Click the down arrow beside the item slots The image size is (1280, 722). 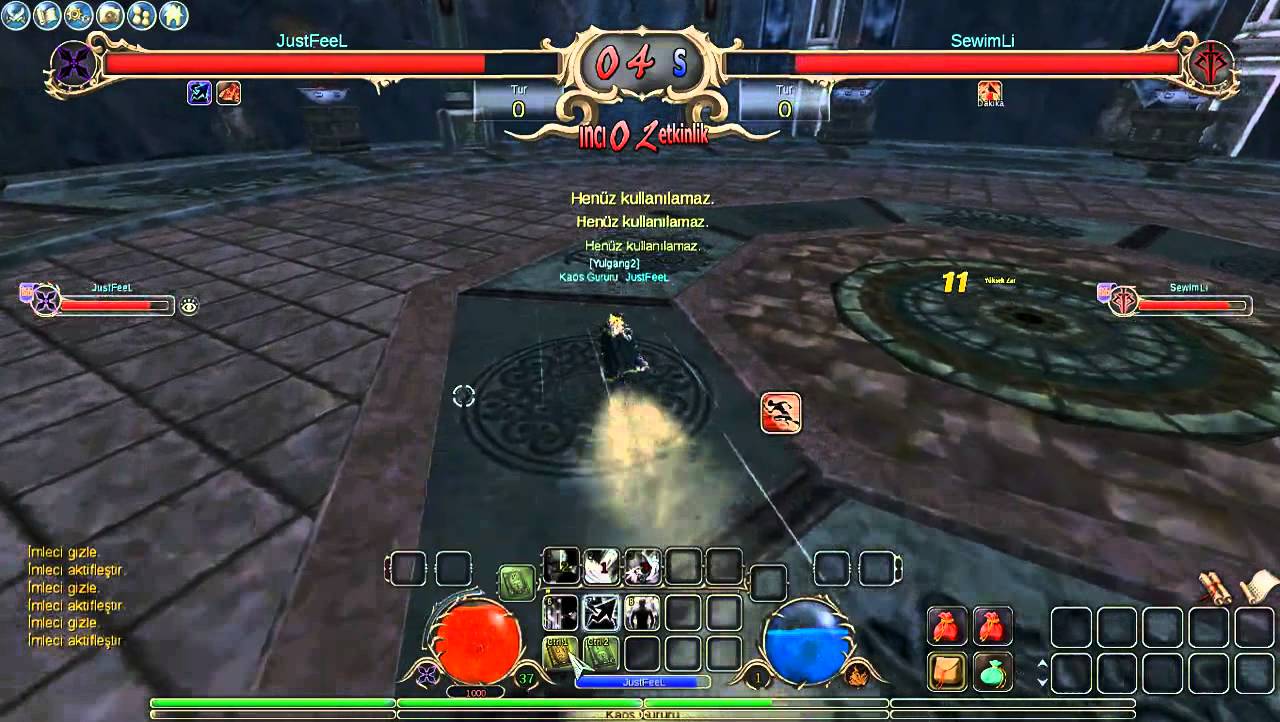[x=1042, y=682]
